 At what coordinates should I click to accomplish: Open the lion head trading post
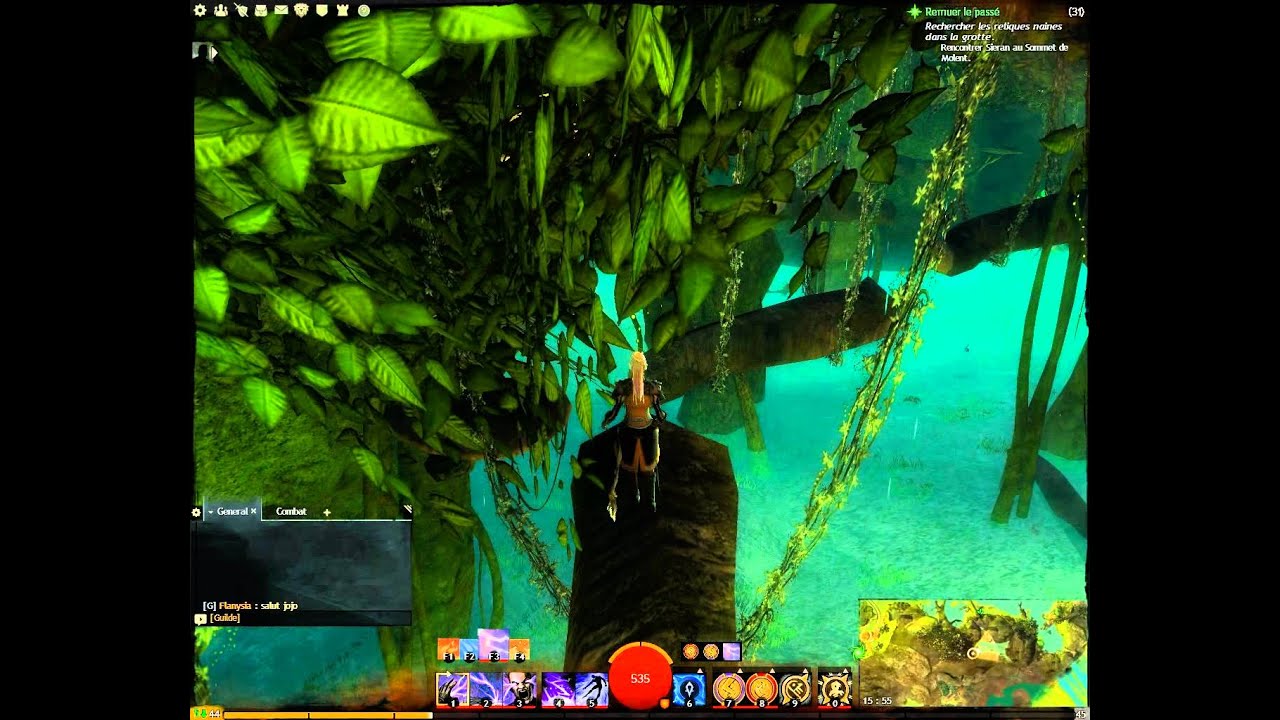pyautogui.click(x=301, y=10)
